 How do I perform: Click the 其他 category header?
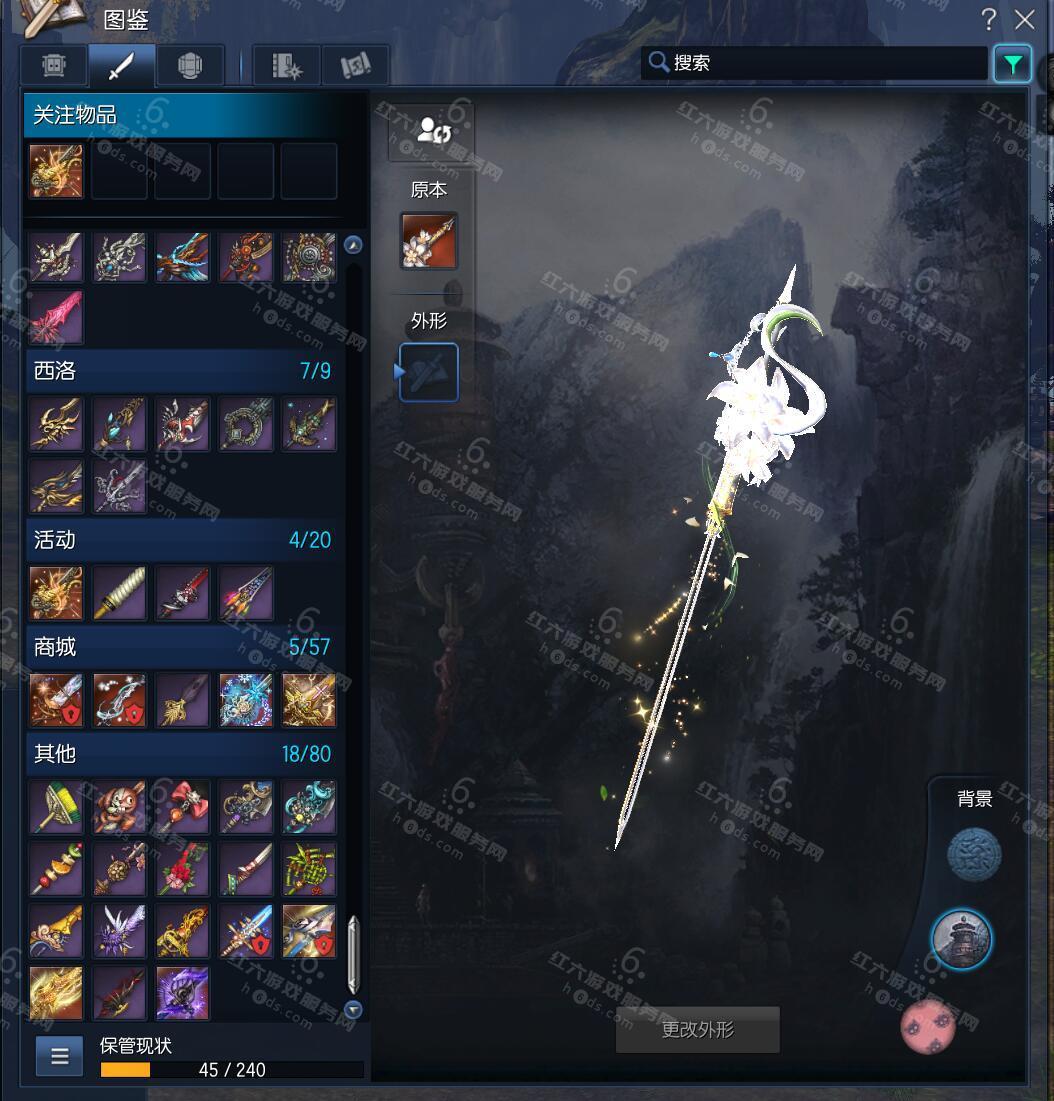point(181,753)
